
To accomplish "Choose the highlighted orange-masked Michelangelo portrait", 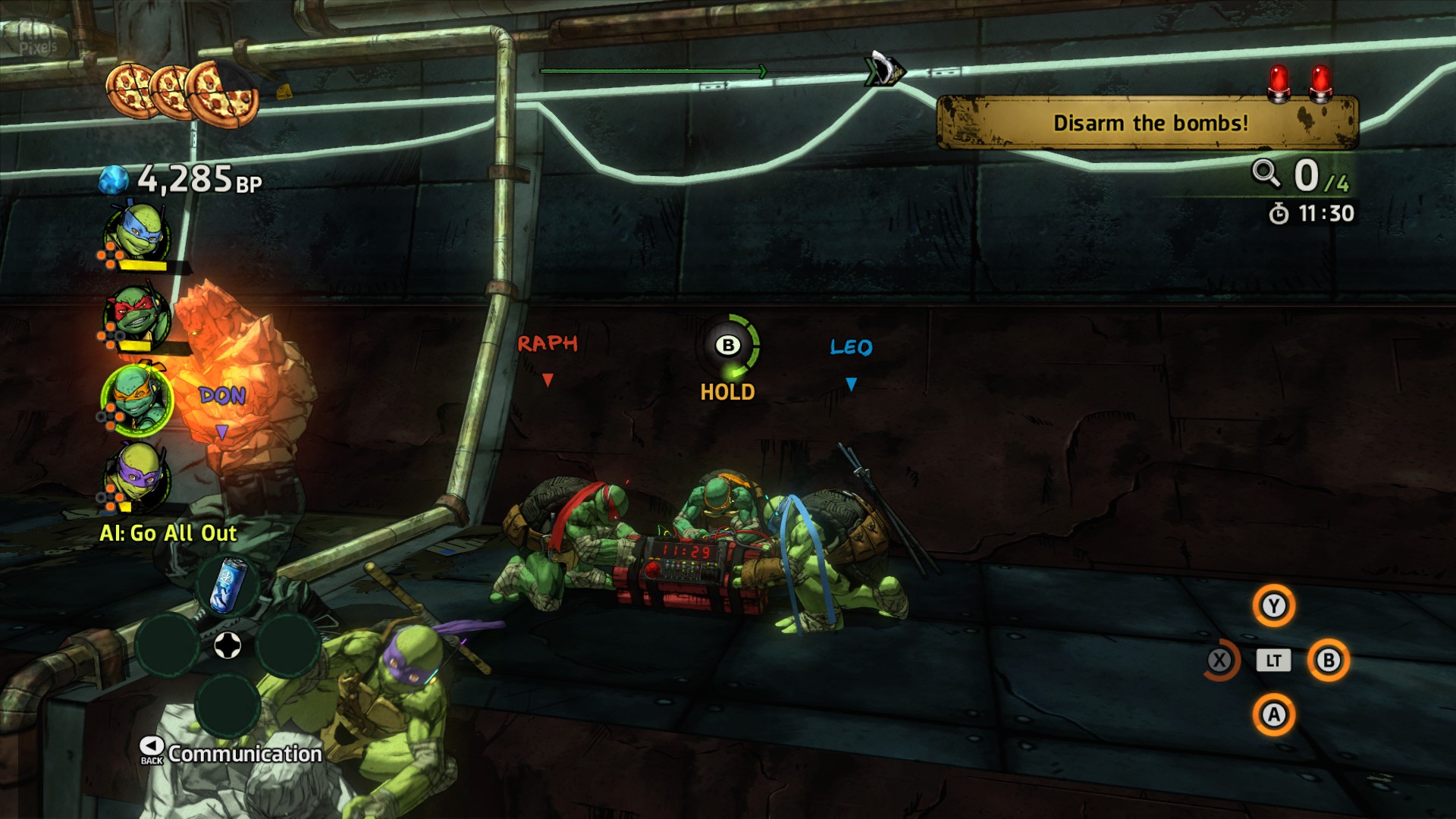I will click(137, 399).
